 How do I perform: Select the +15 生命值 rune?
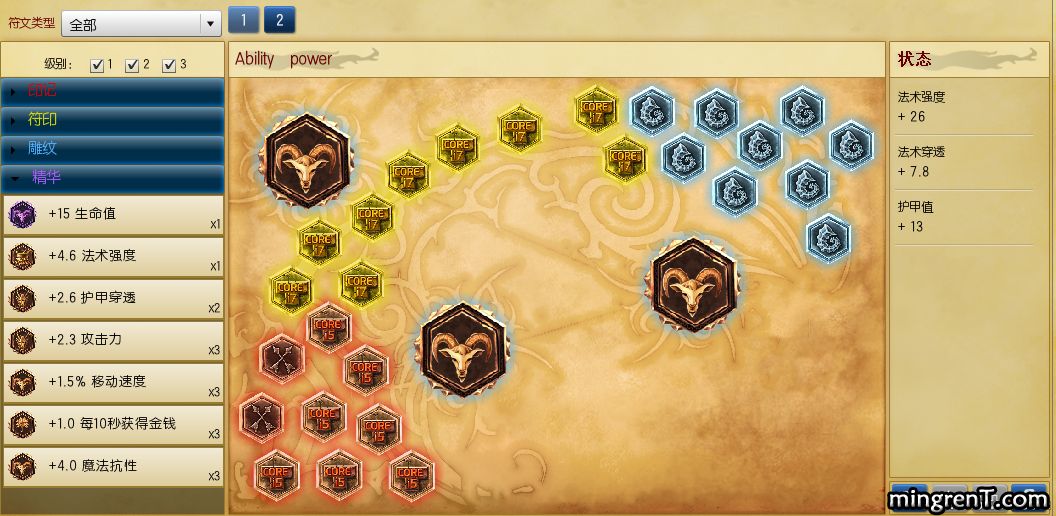[x=112, y=214]
